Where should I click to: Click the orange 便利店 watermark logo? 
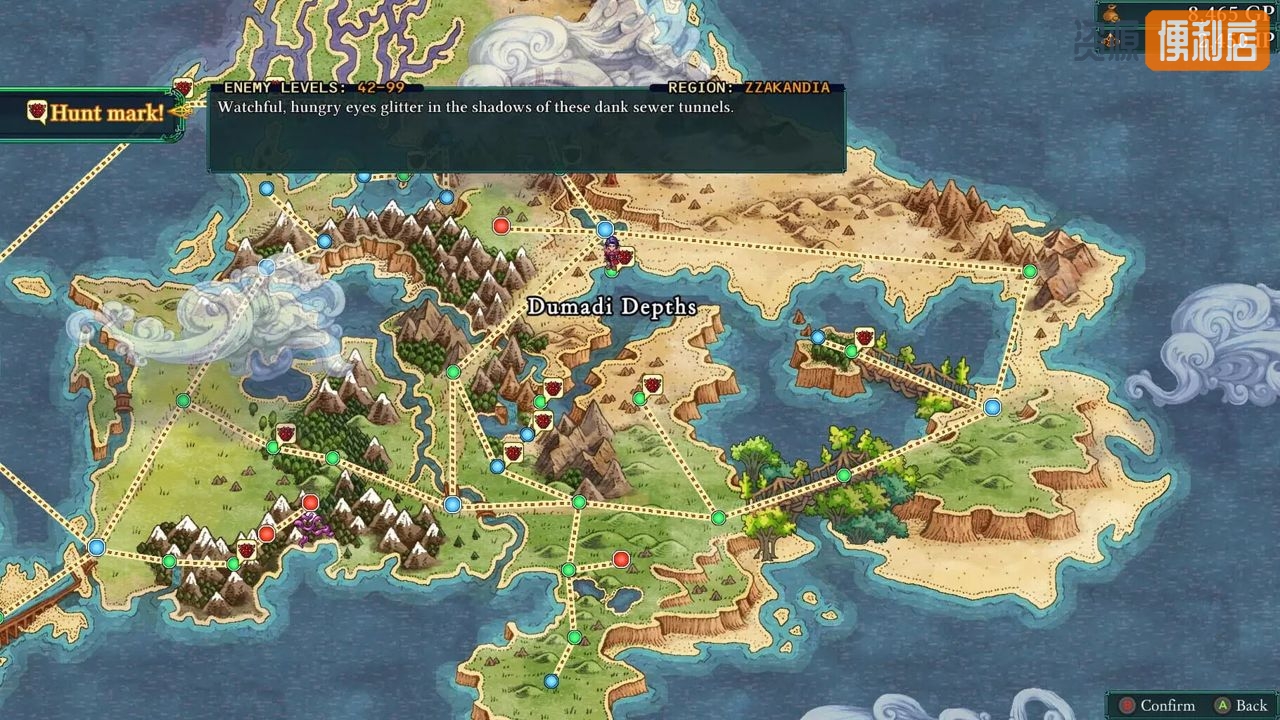coord(1206,41)
